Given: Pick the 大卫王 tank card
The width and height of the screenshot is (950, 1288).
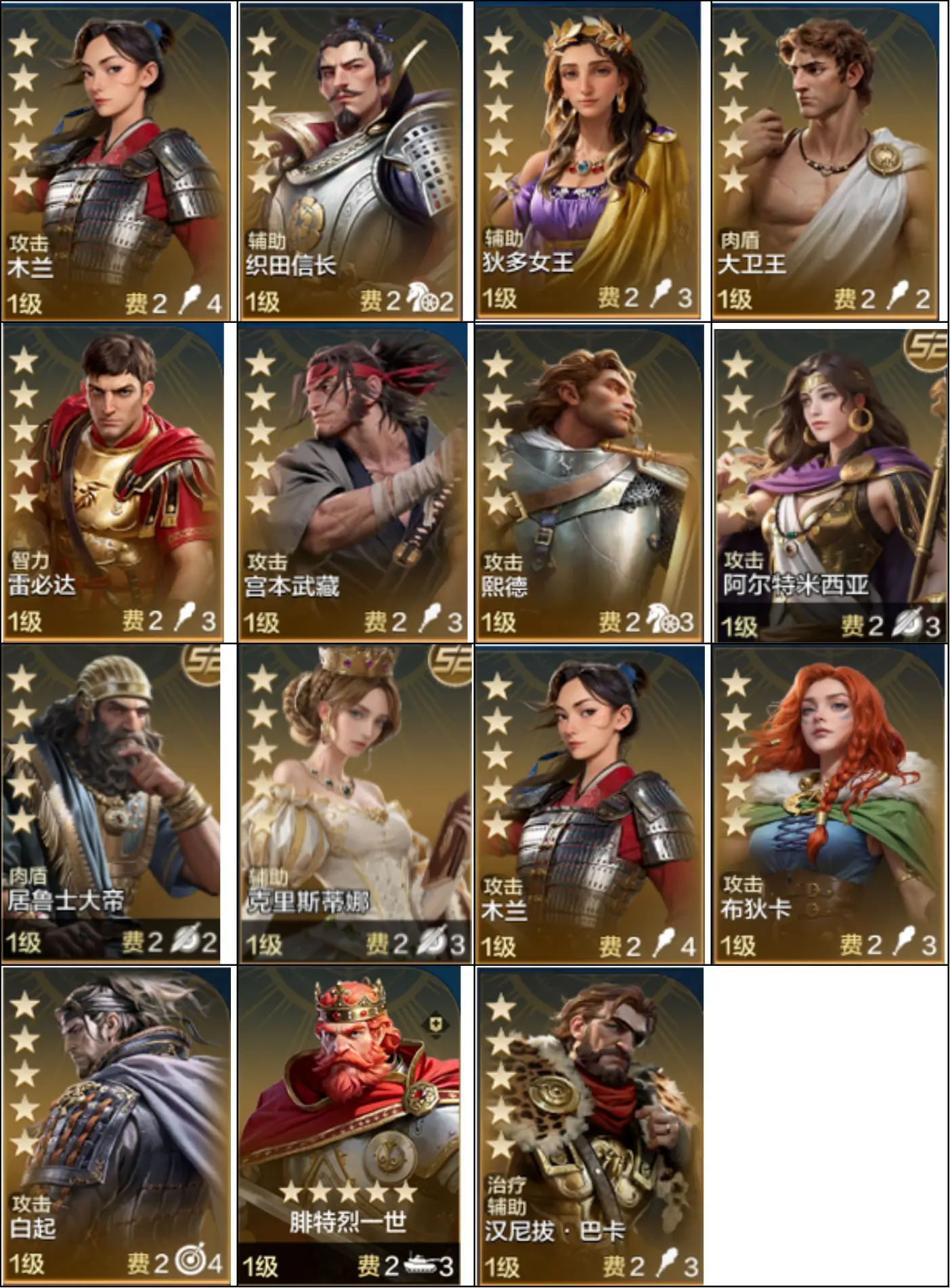Looking at the screenshot, I should (x=825, y=161).
